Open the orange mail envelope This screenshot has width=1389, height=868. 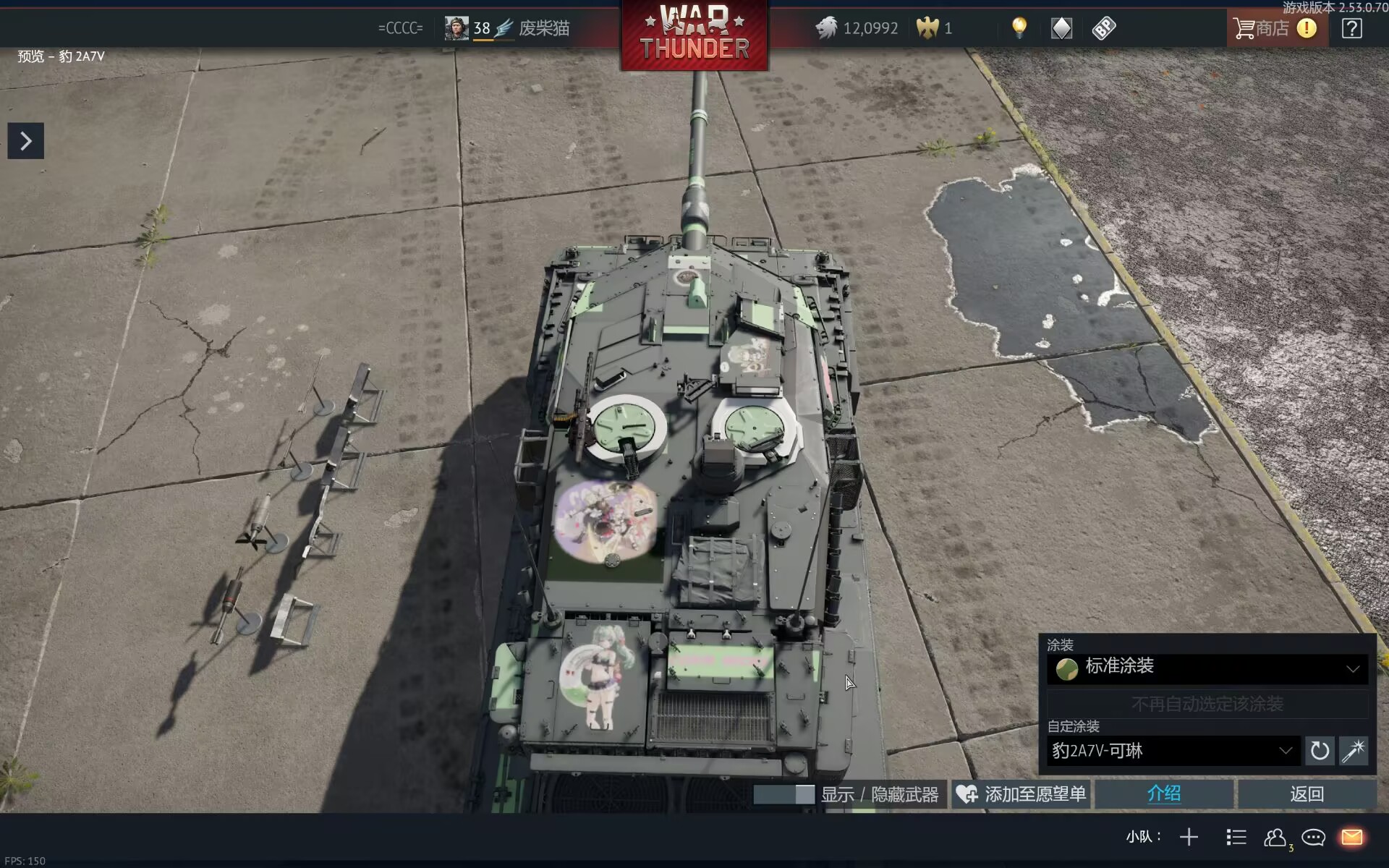1352,838
